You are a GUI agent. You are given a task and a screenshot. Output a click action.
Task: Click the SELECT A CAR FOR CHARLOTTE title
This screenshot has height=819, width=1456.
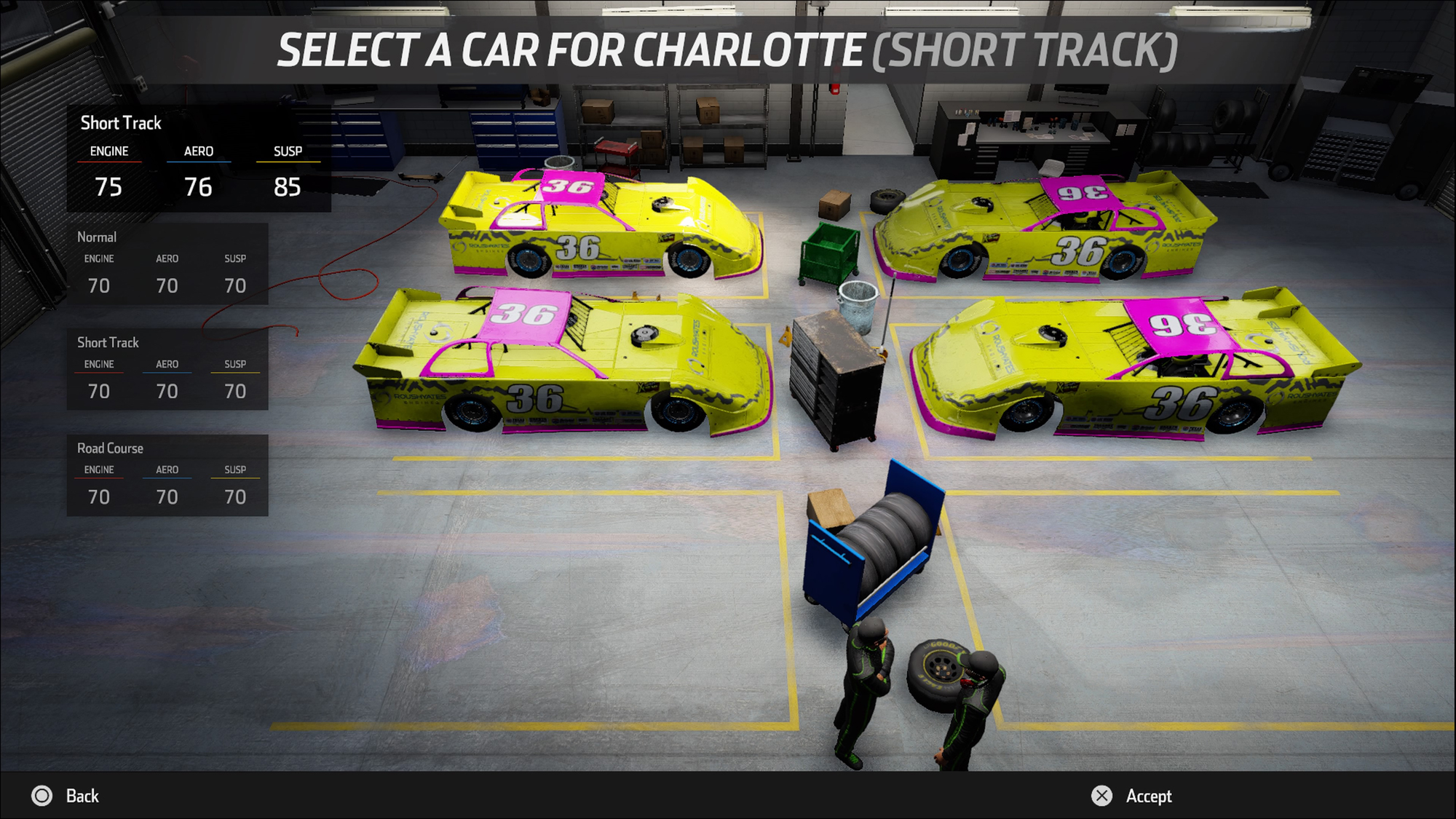(x=728, y=50)
